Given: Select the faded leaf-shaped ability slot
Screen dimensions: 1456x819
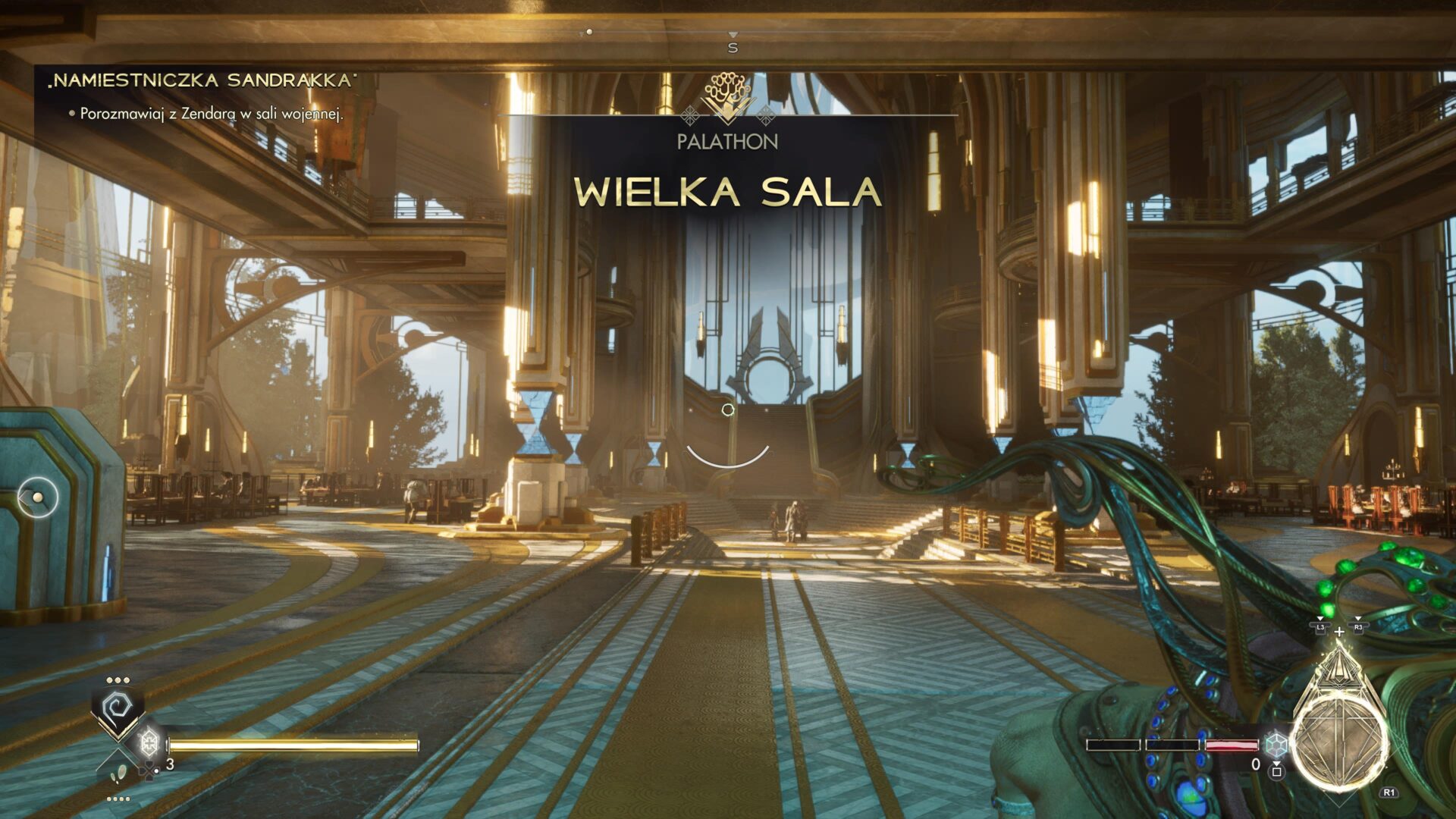Looking at the screenshot, I should pos(118,773).
